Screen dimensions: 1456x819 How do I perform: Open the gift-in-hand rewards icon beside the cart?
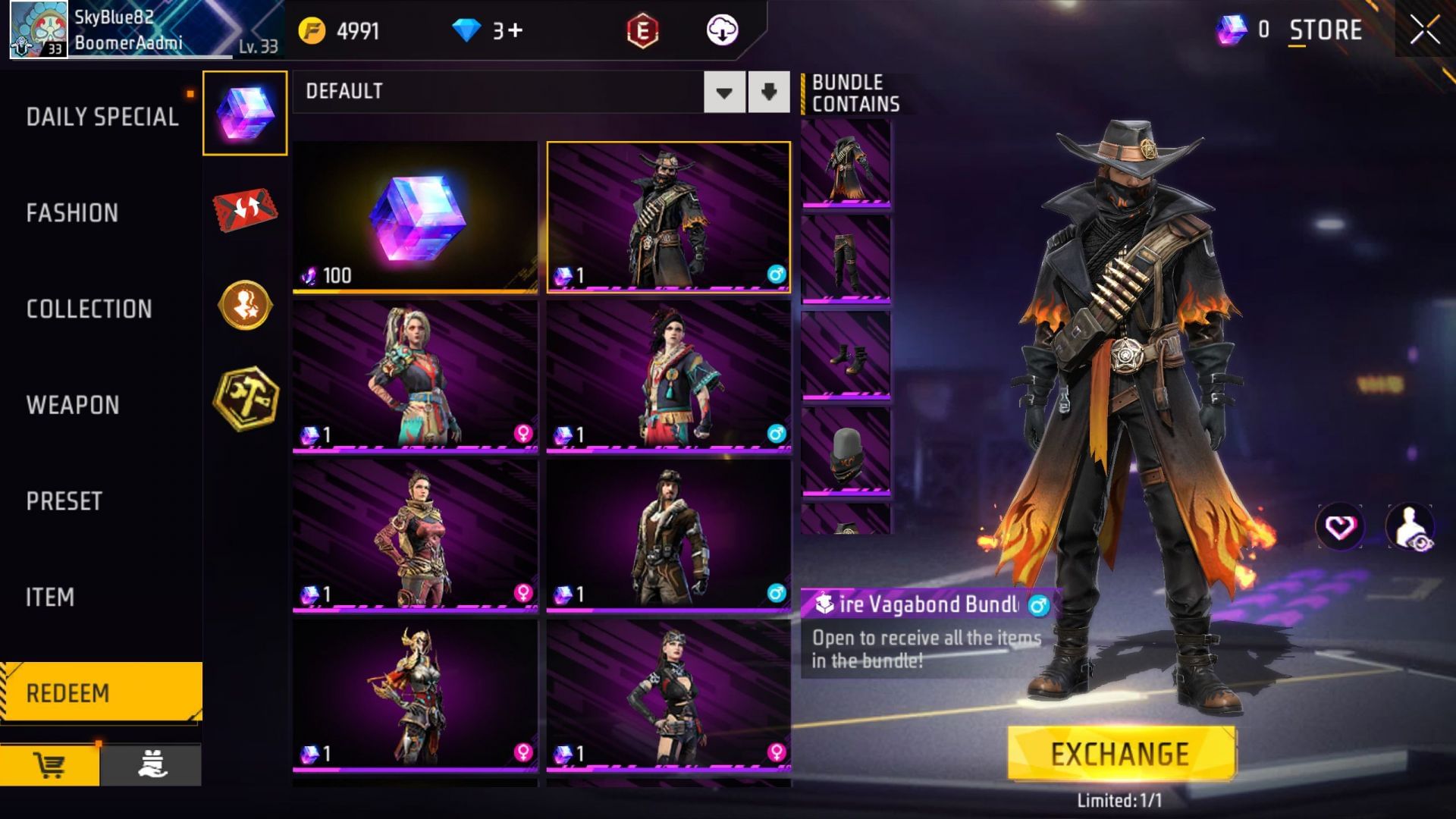click(x=152, y=766)
